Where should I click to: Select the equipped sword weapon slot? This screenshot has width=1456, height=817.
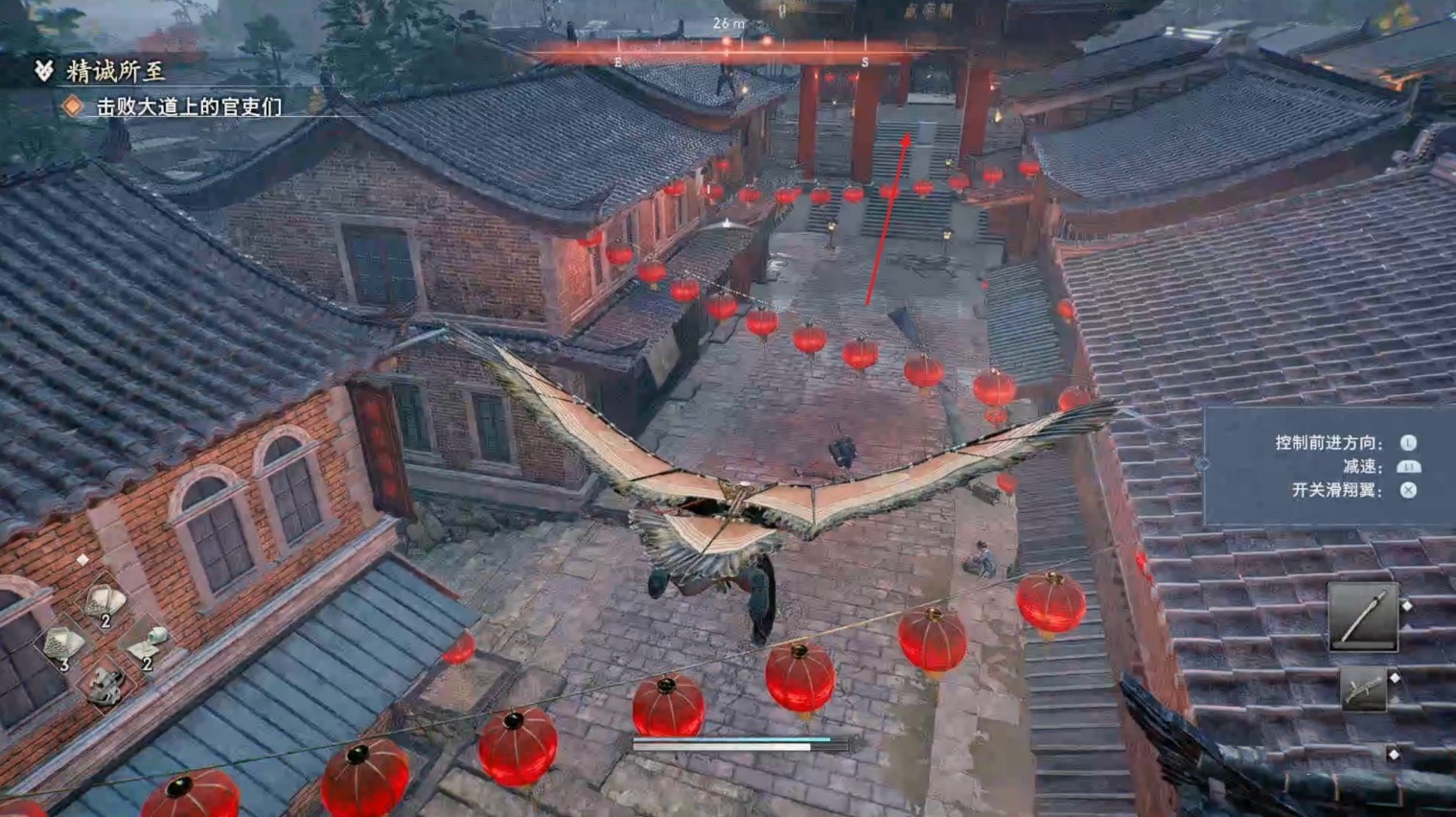coord(1362,617)
